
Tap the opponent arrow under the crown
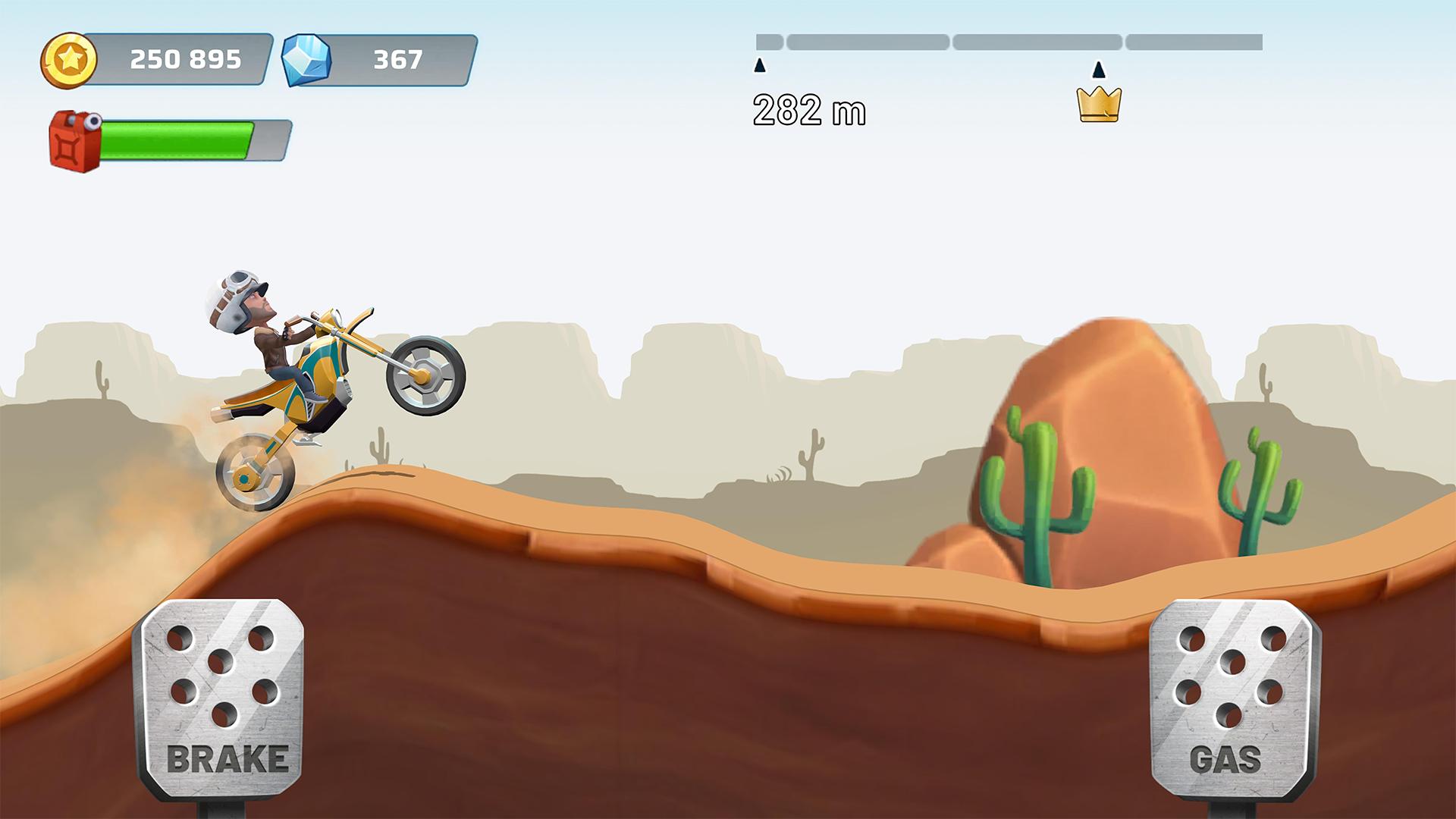point(1097,71)
